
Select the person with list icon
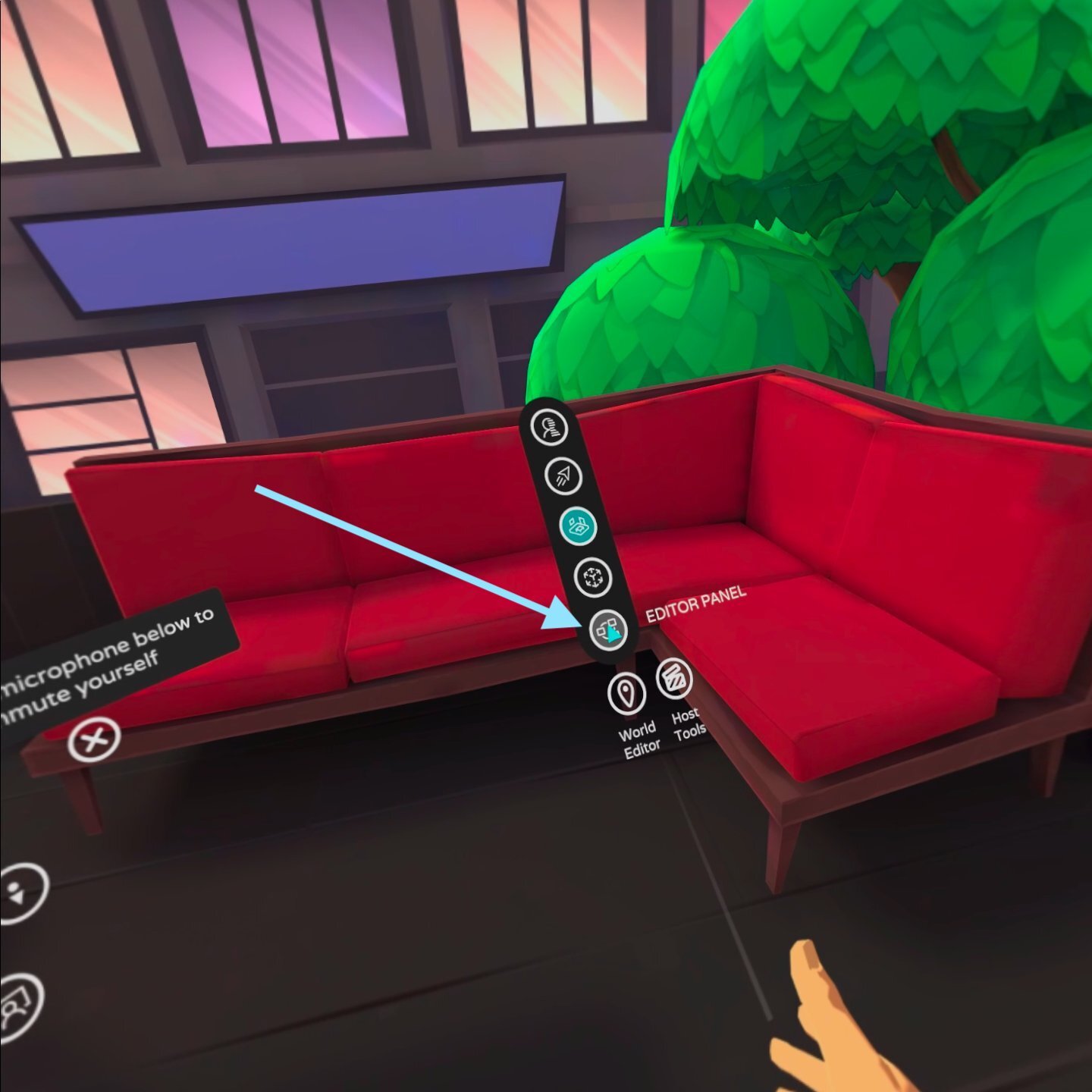pos(550,427)
